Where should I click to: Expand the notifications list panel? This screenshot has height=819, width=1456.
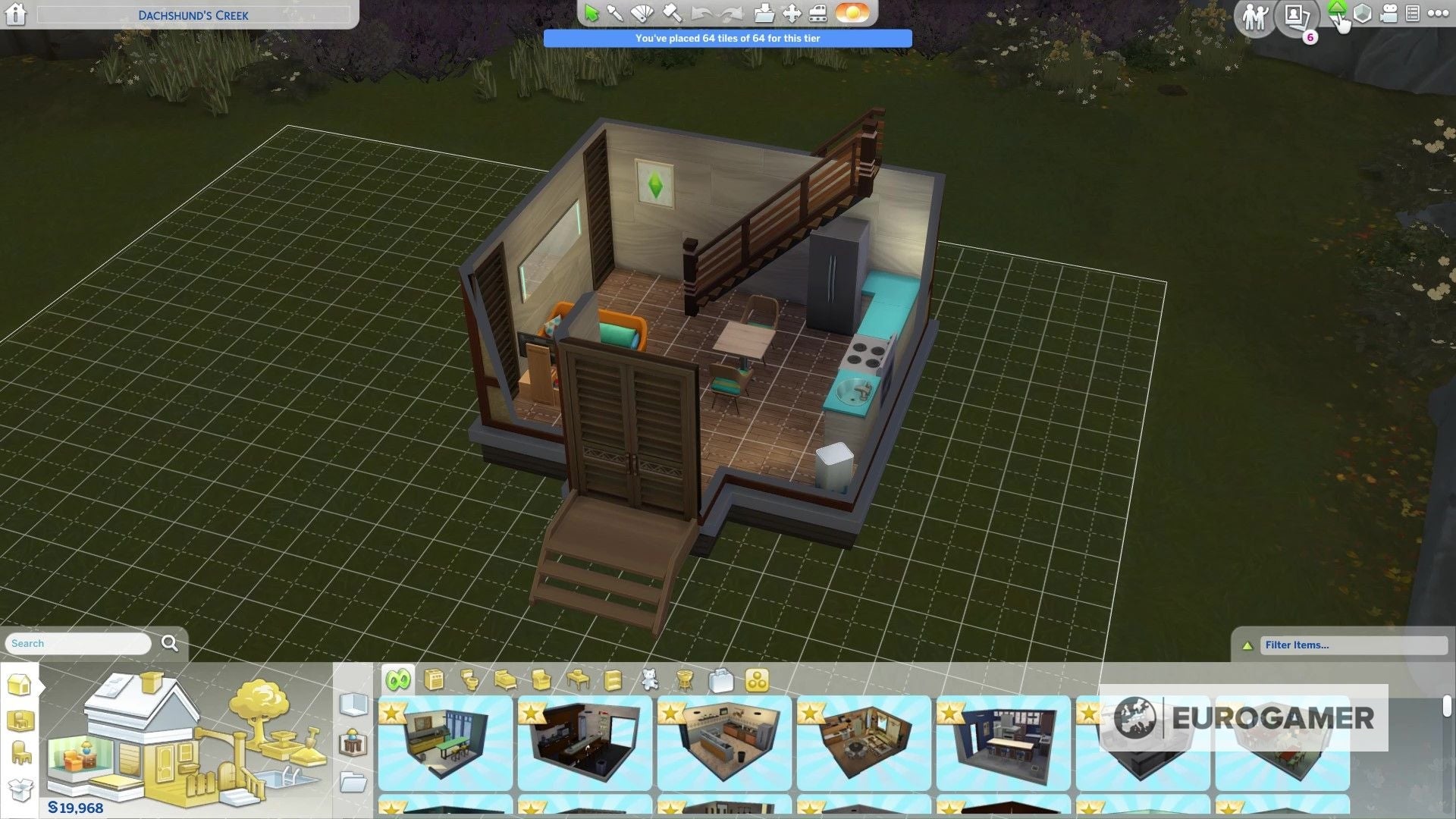(1414, 13)
